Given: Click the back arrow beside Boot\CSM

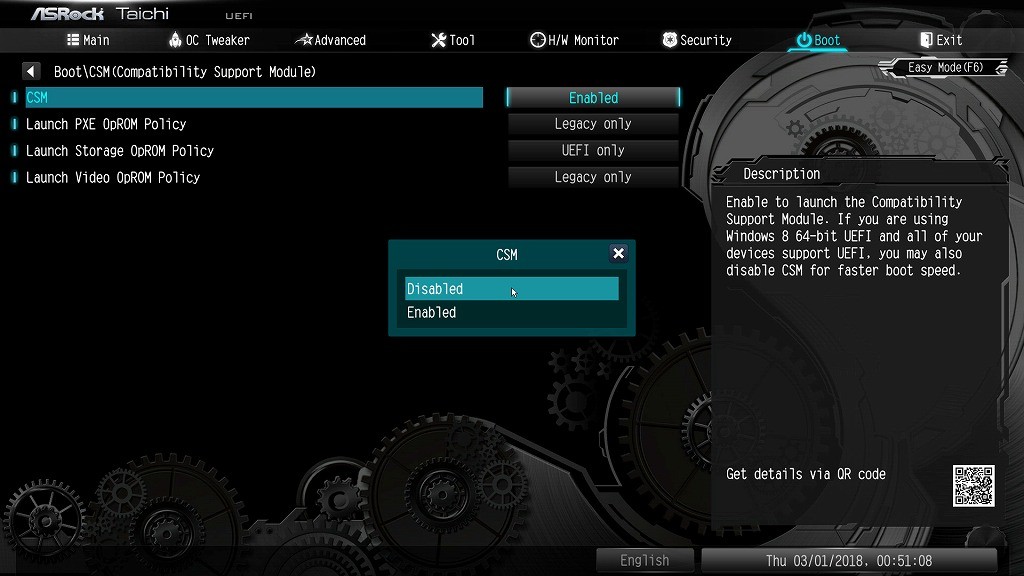Looking at the screenshot, I should (x=31, y=72).
